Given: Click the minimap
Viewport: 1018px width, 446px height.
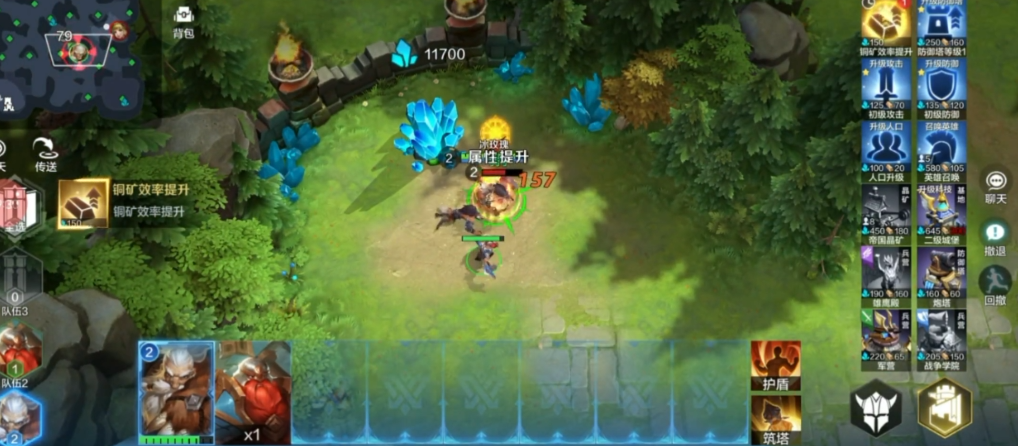Looking at the screenshot, I should pyautogui.click(x=68, y=50).
